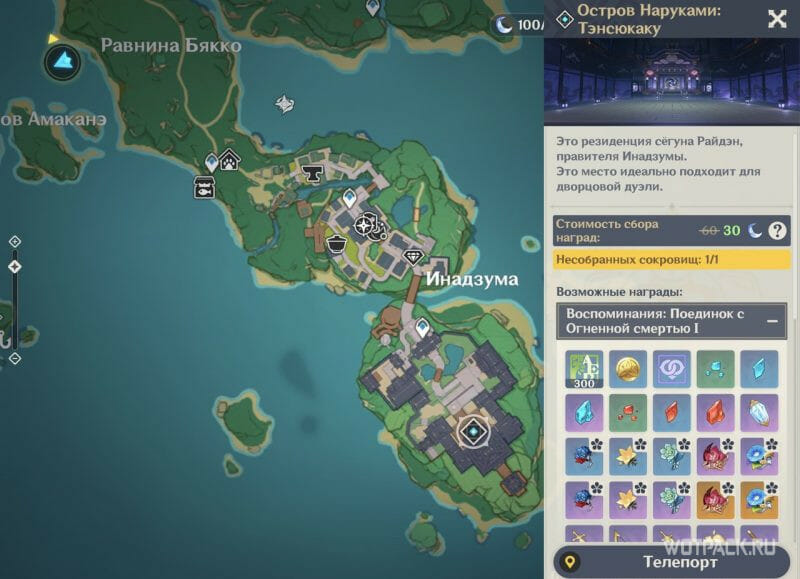Click the blue crystal domain icon near Byakko Plain
800x579 pixels.
point(63,61)
